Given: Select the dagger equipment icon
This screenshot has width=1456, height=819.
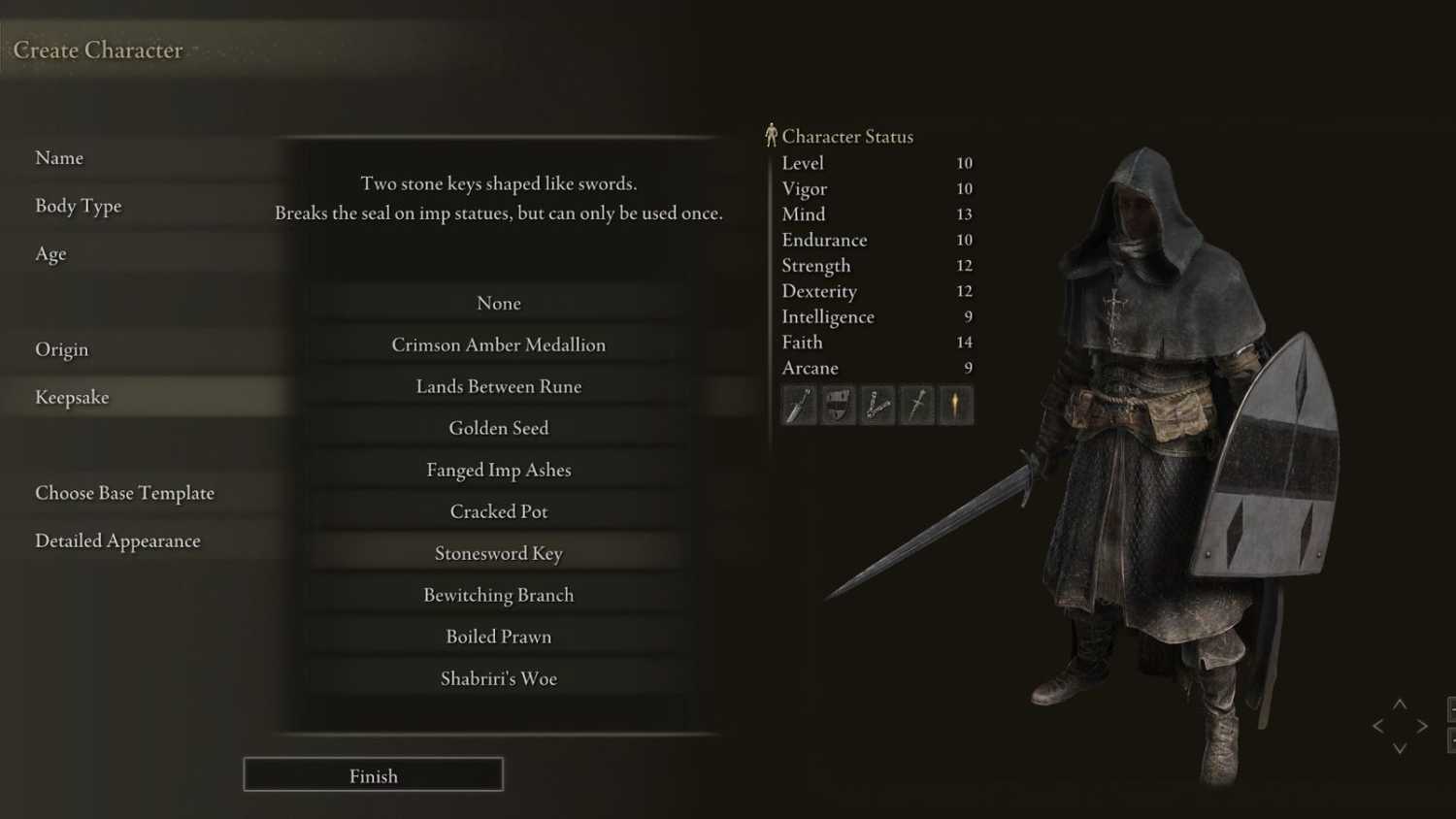Looking at the screenshot, I should (x=798, y=405).
